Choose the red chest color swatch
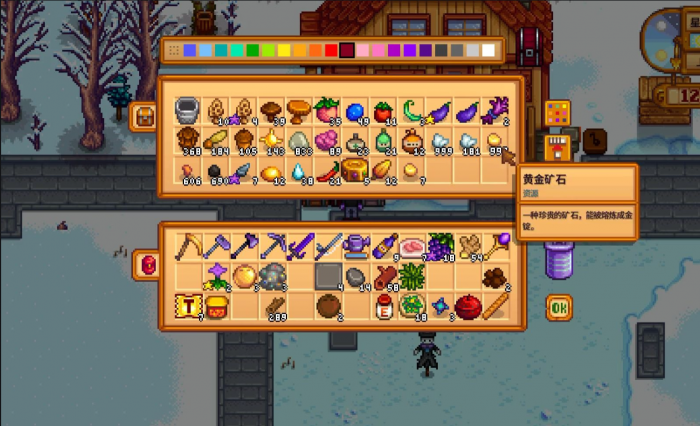Image resolution: width=700 pixels, height=426 pixels. 330,50
